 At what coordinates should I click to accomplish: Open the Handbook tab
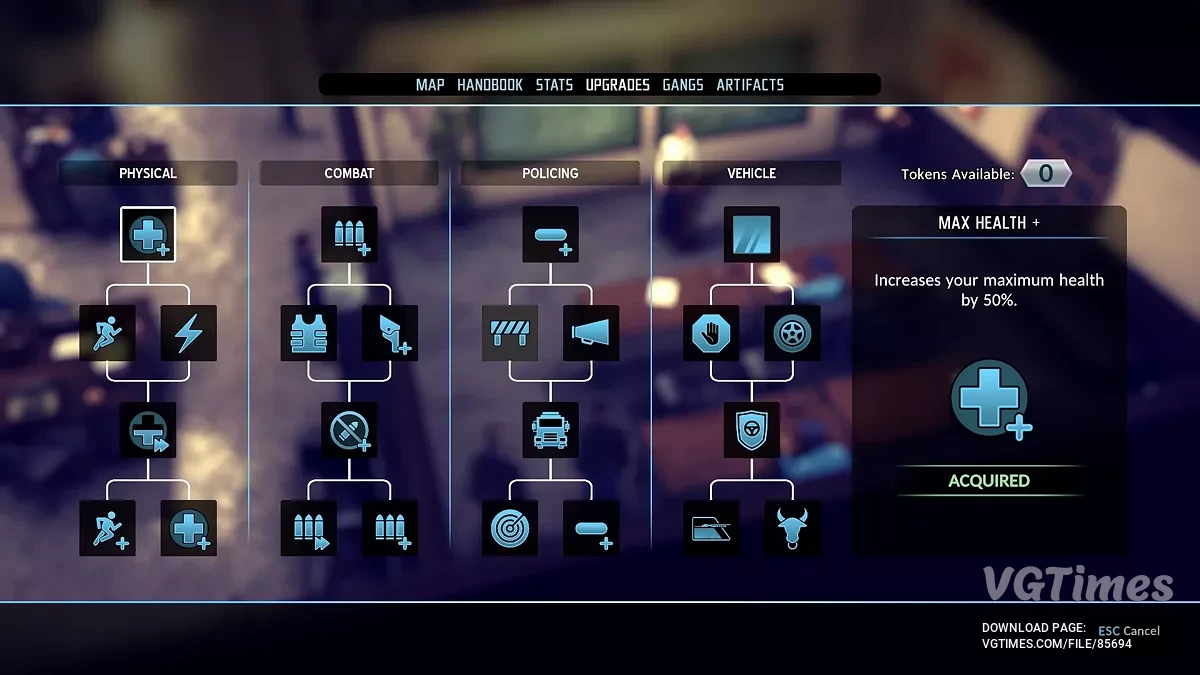[x=490, y=85]
